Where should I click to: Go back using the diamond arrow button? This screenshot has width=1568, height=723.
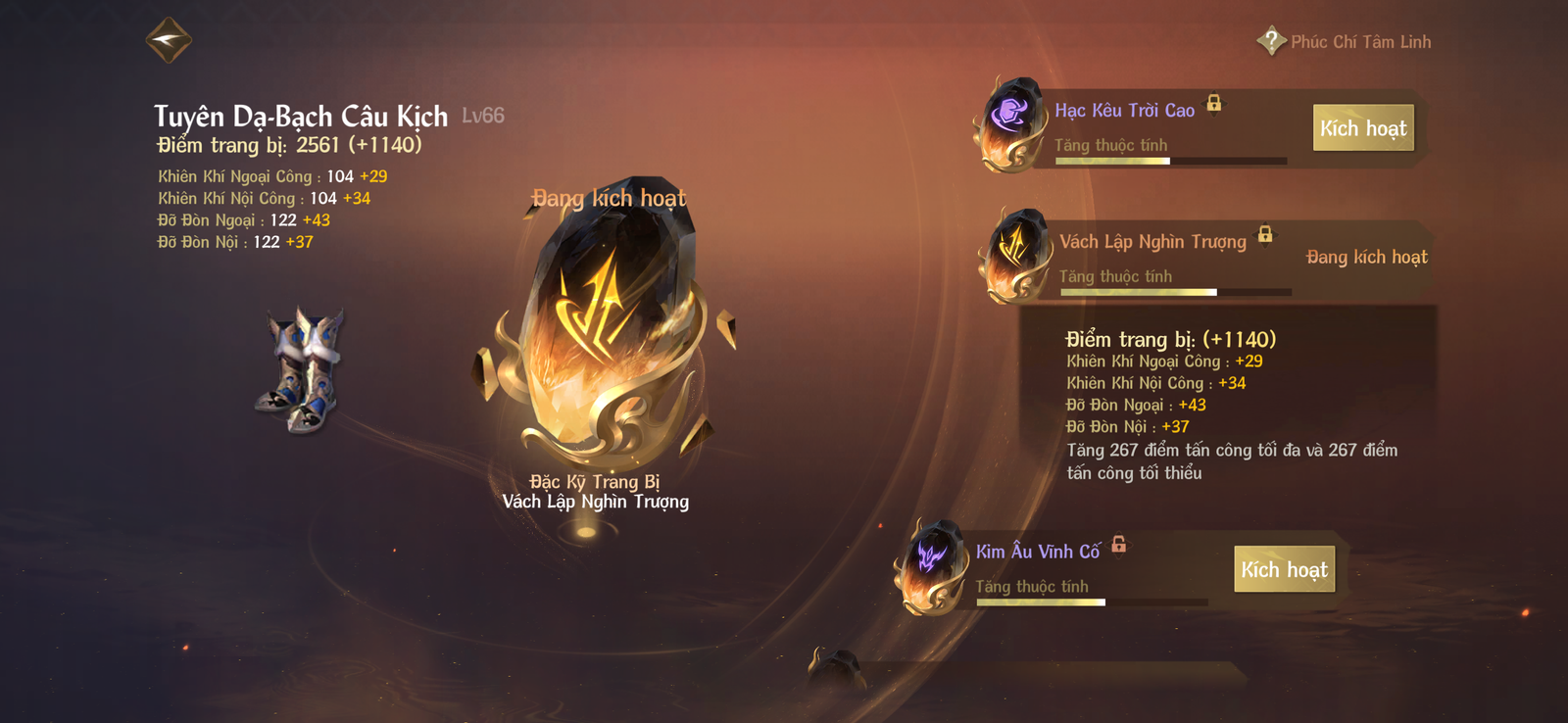tap(169, 40)
